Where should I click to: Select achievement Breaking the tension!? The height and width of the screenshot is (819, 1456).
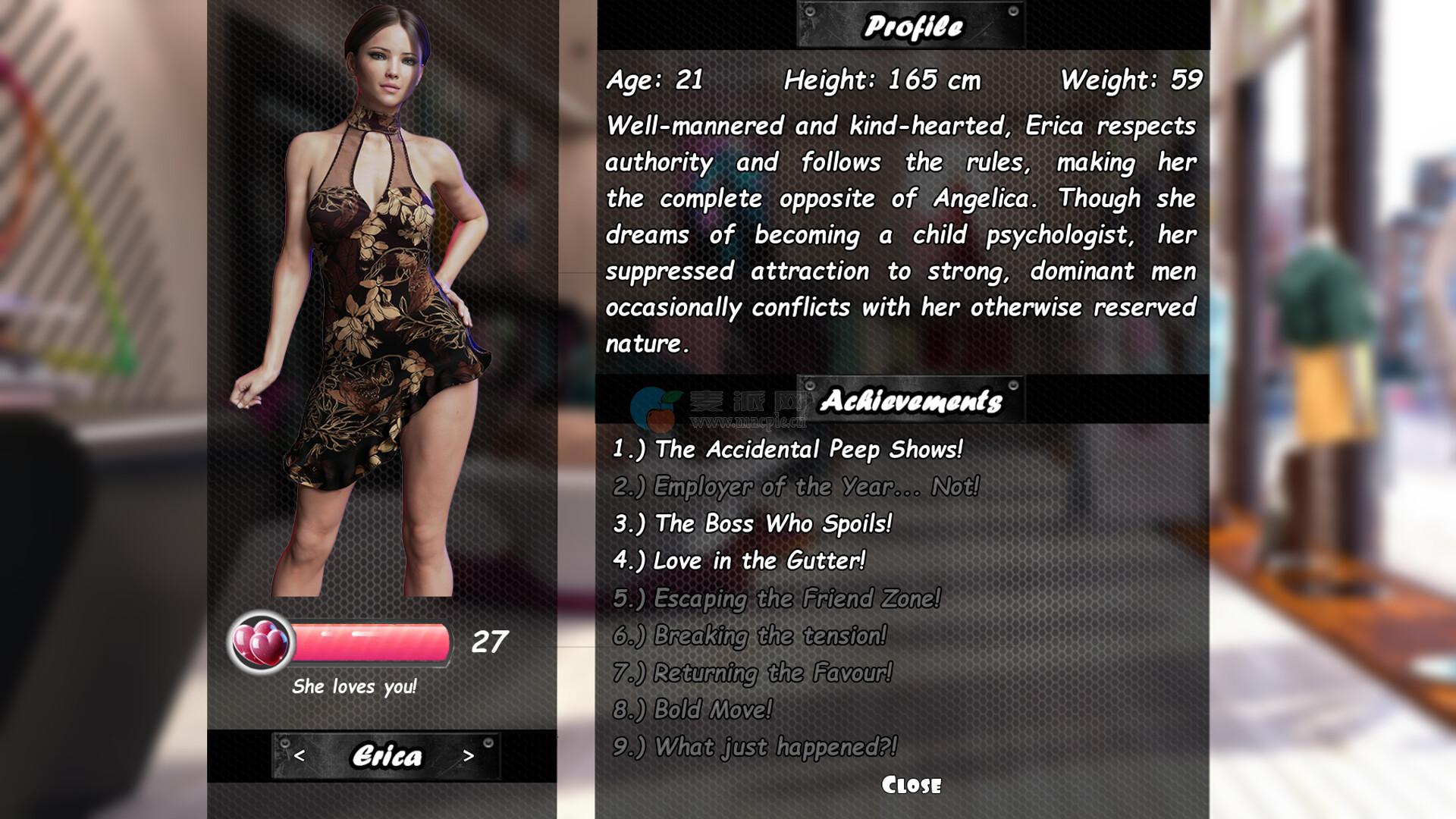749,635
